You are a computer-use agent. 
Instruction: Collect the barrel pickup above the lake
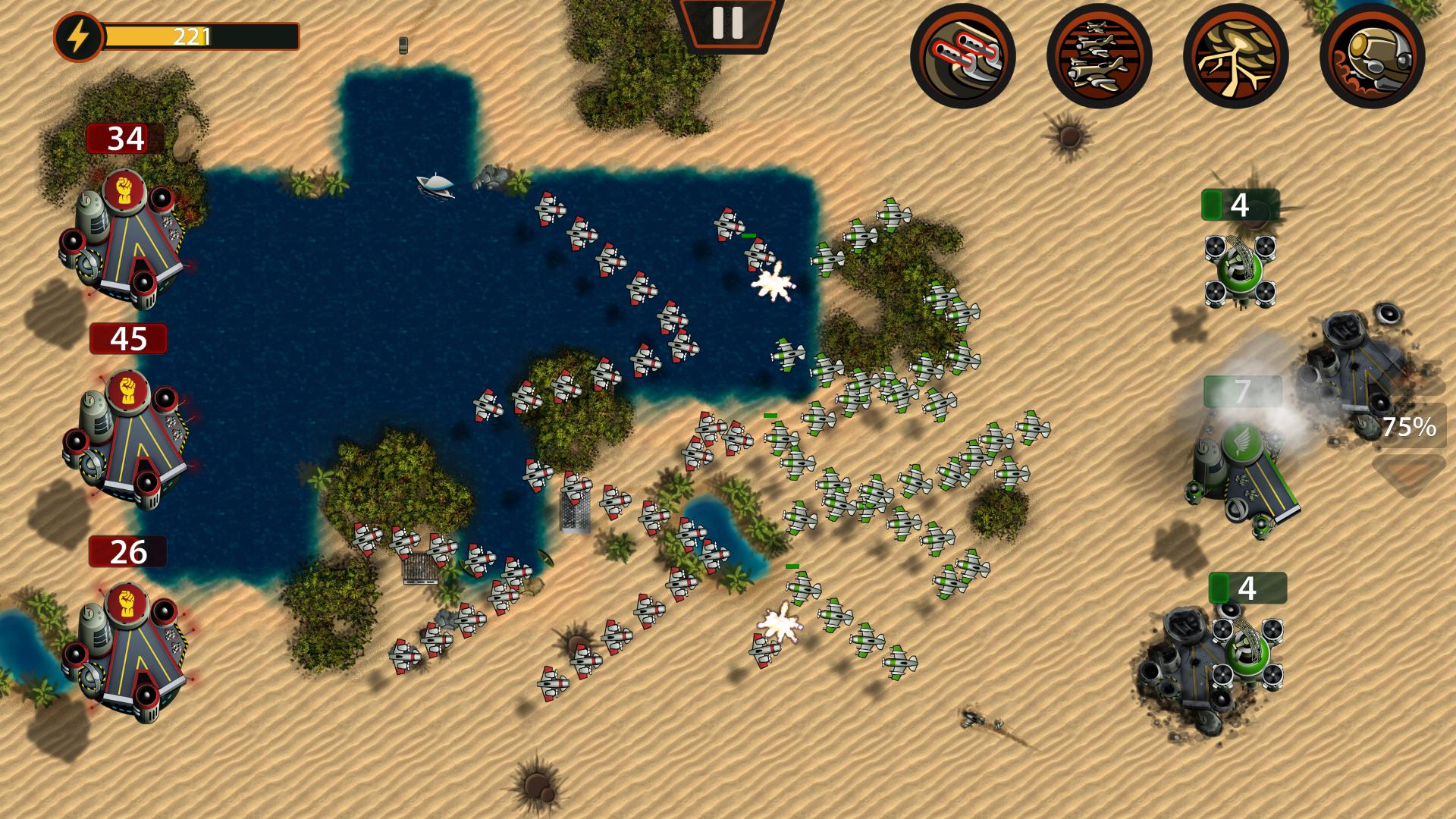tap(403, 45)
